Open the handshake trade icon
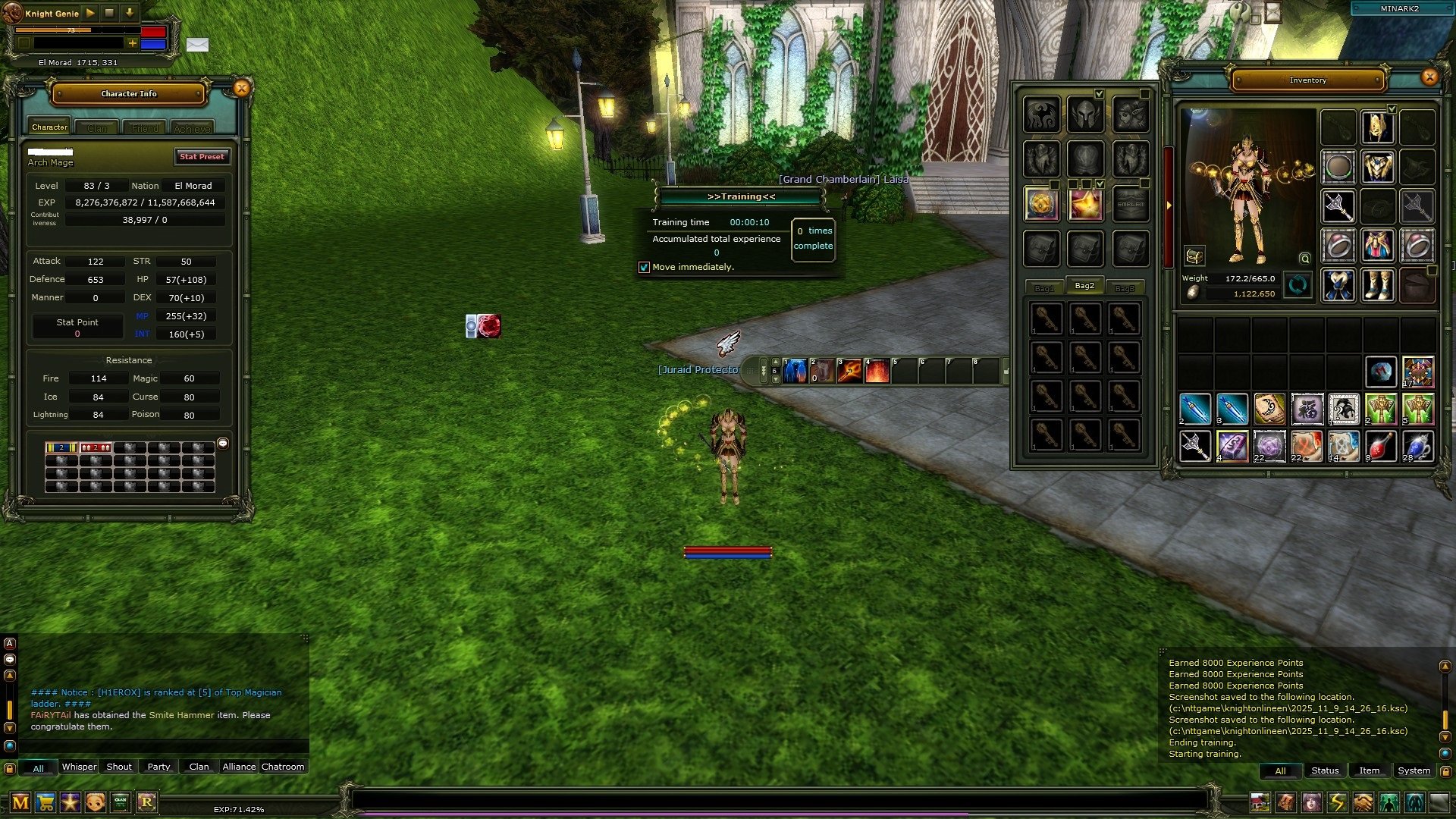 pyautogui.click(x=1363, y=802)
